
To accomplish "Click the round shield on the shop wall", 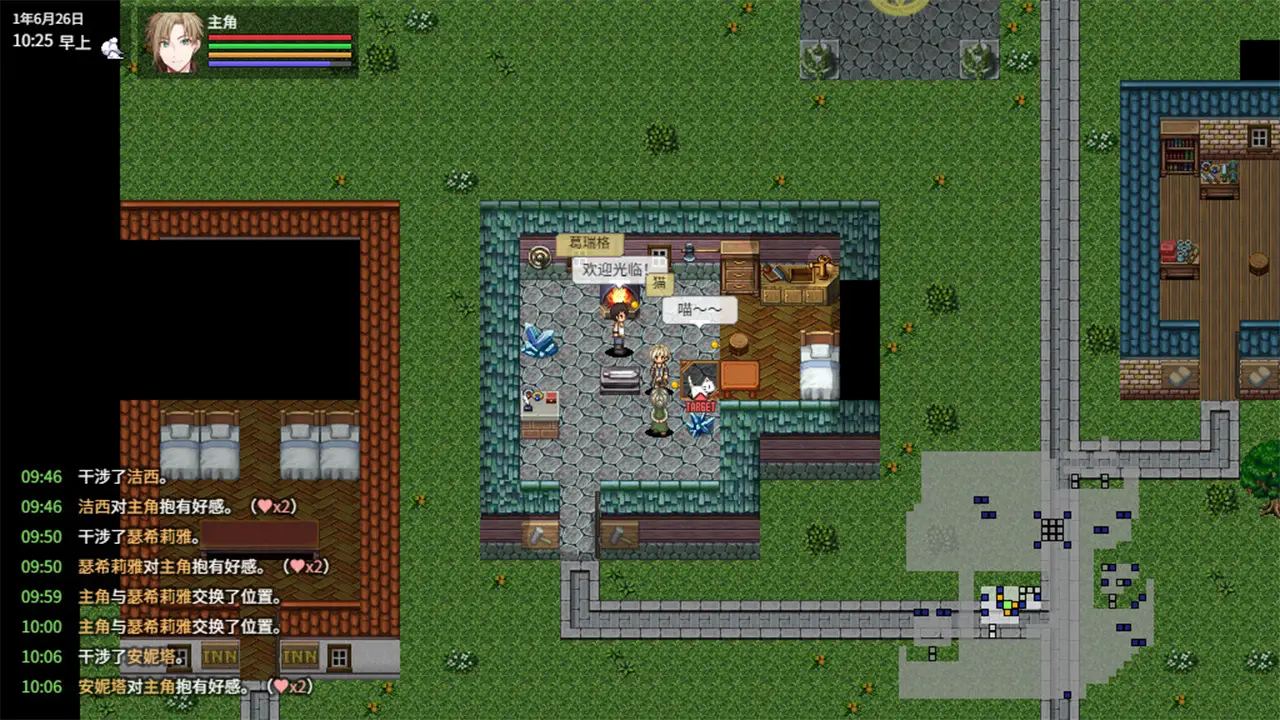I will (x=539, y=259).
